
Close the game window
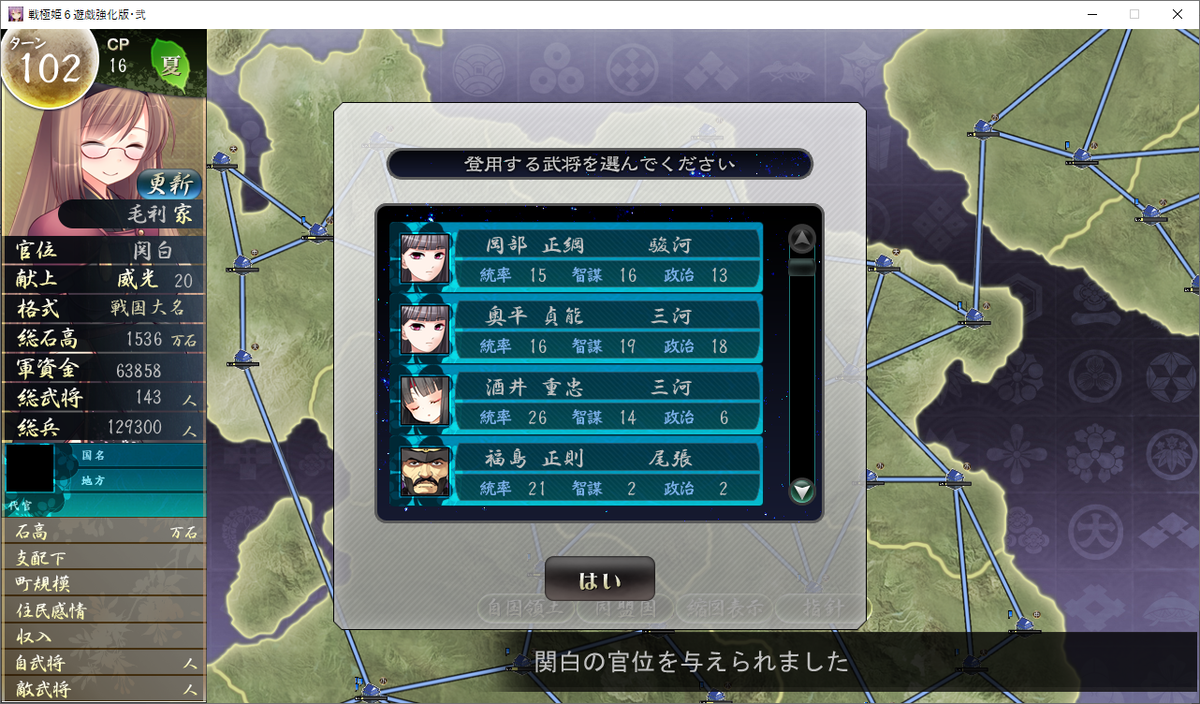[1176, 14]
